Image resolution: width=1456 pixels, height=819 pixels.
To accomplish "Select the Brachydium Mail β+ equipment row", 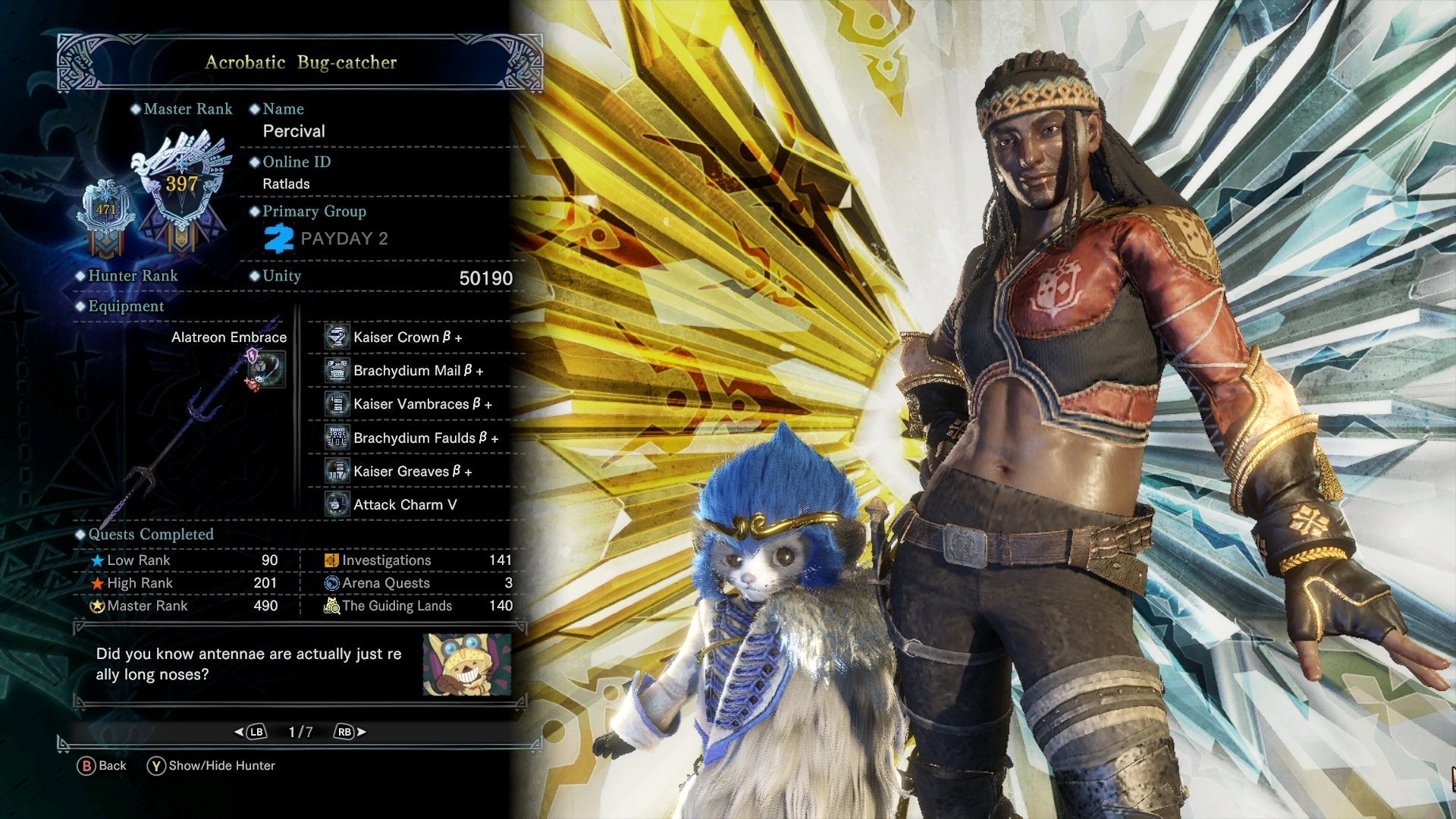I will point(418,371).
